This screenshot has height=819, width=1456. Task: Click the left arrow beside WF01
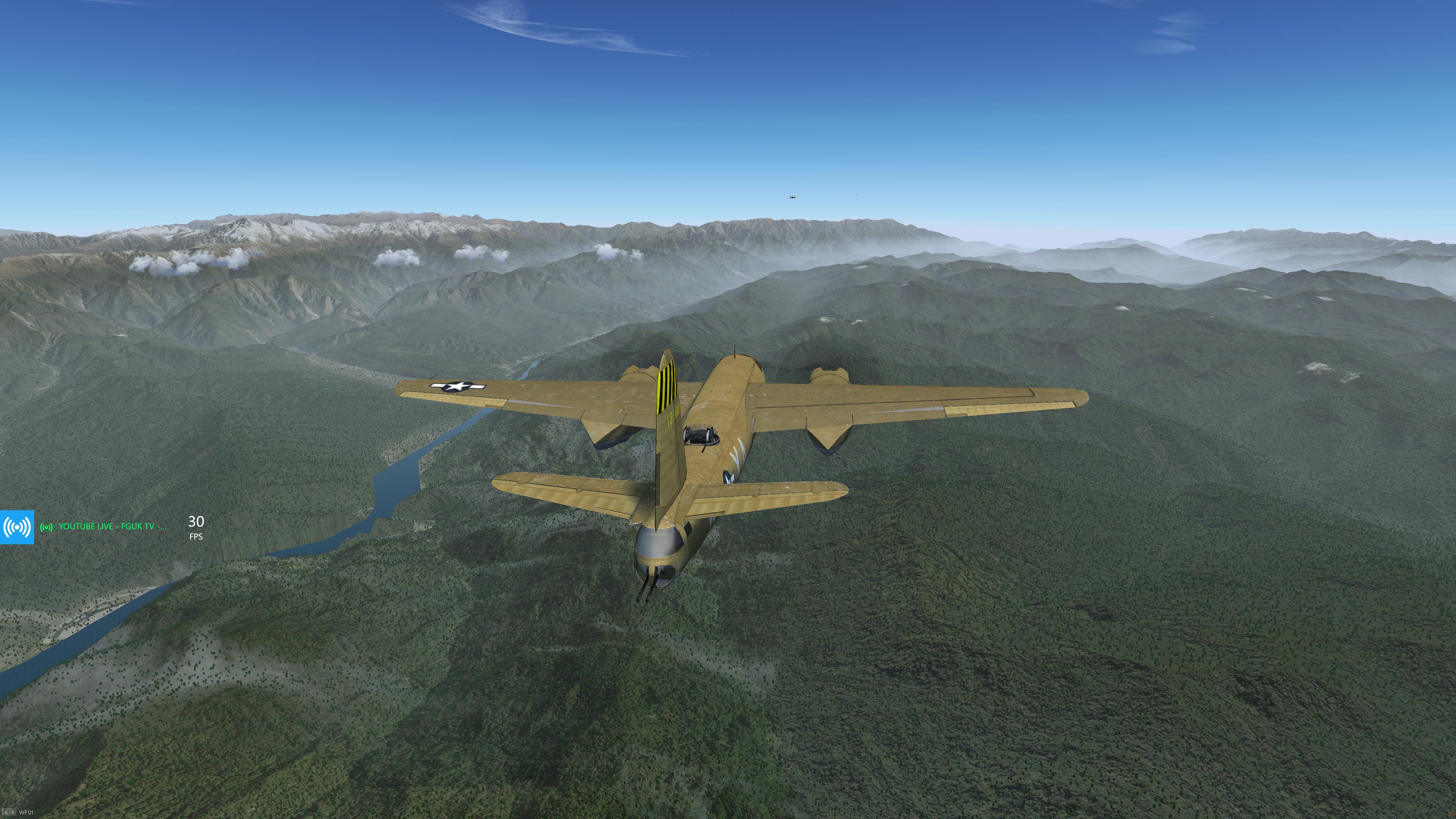[x=6, y=813]
